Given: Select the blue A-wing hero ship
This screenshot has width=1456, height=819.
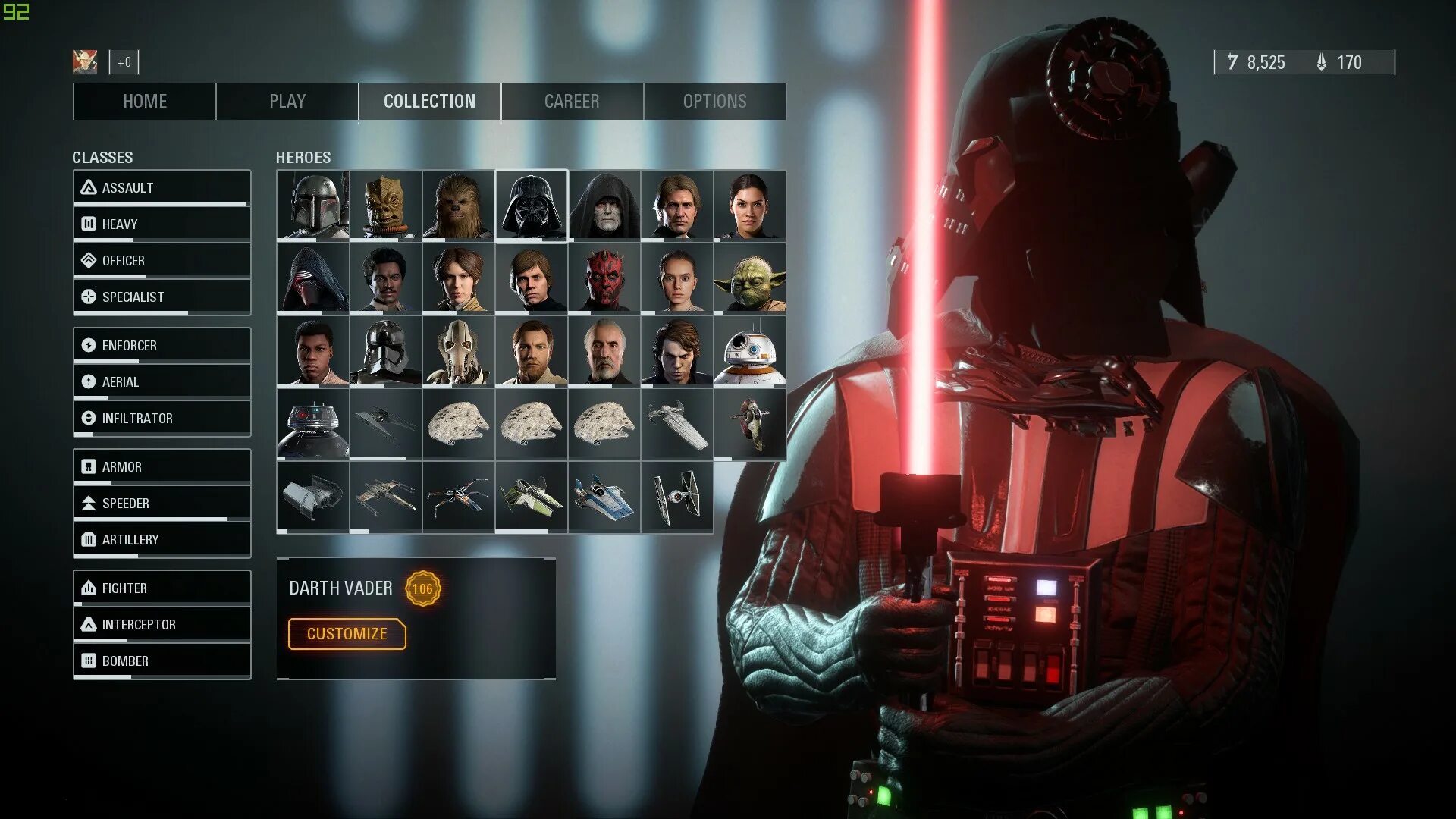Looking at the screenshot, I should point(604,497).
